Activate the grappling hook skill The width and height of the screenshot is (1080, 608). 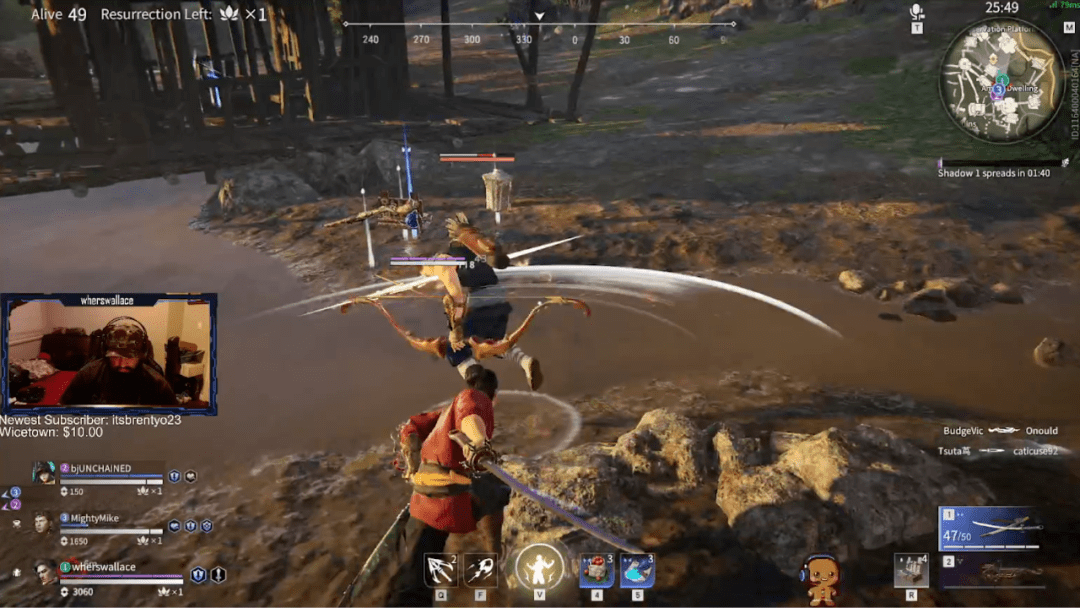click(x=440, y=569)
